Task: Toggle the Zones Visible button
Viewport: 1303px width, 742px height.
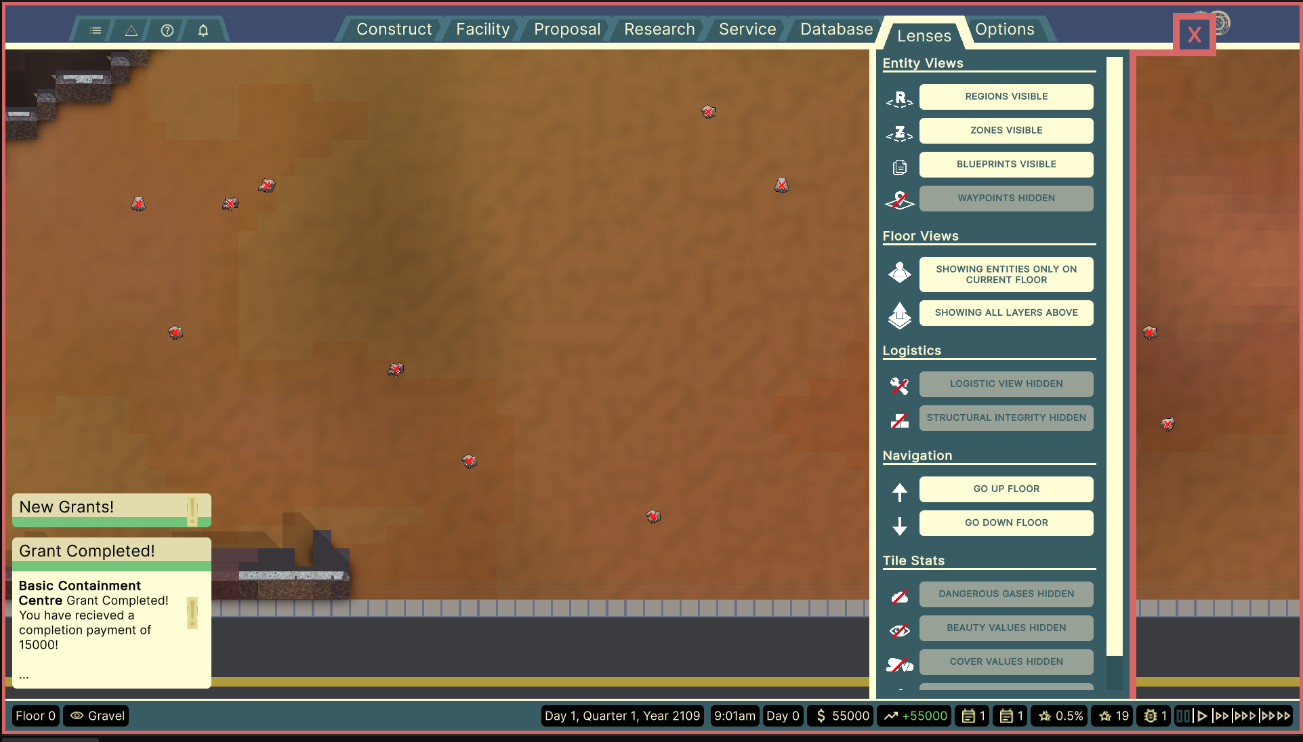Action: coord(1006,131)
